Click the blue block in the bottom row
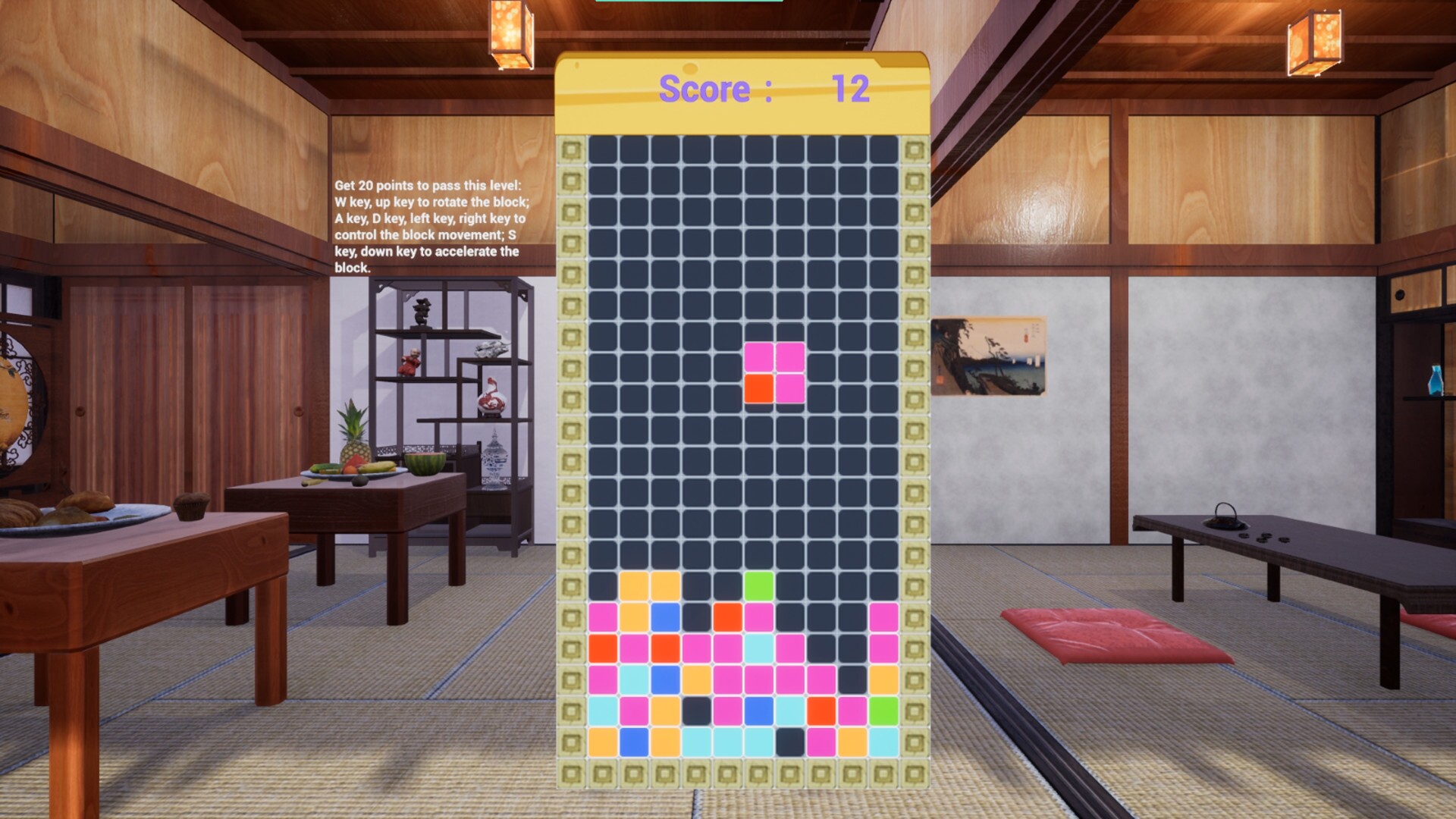1456x819 pixels. (x=633, y=742)
